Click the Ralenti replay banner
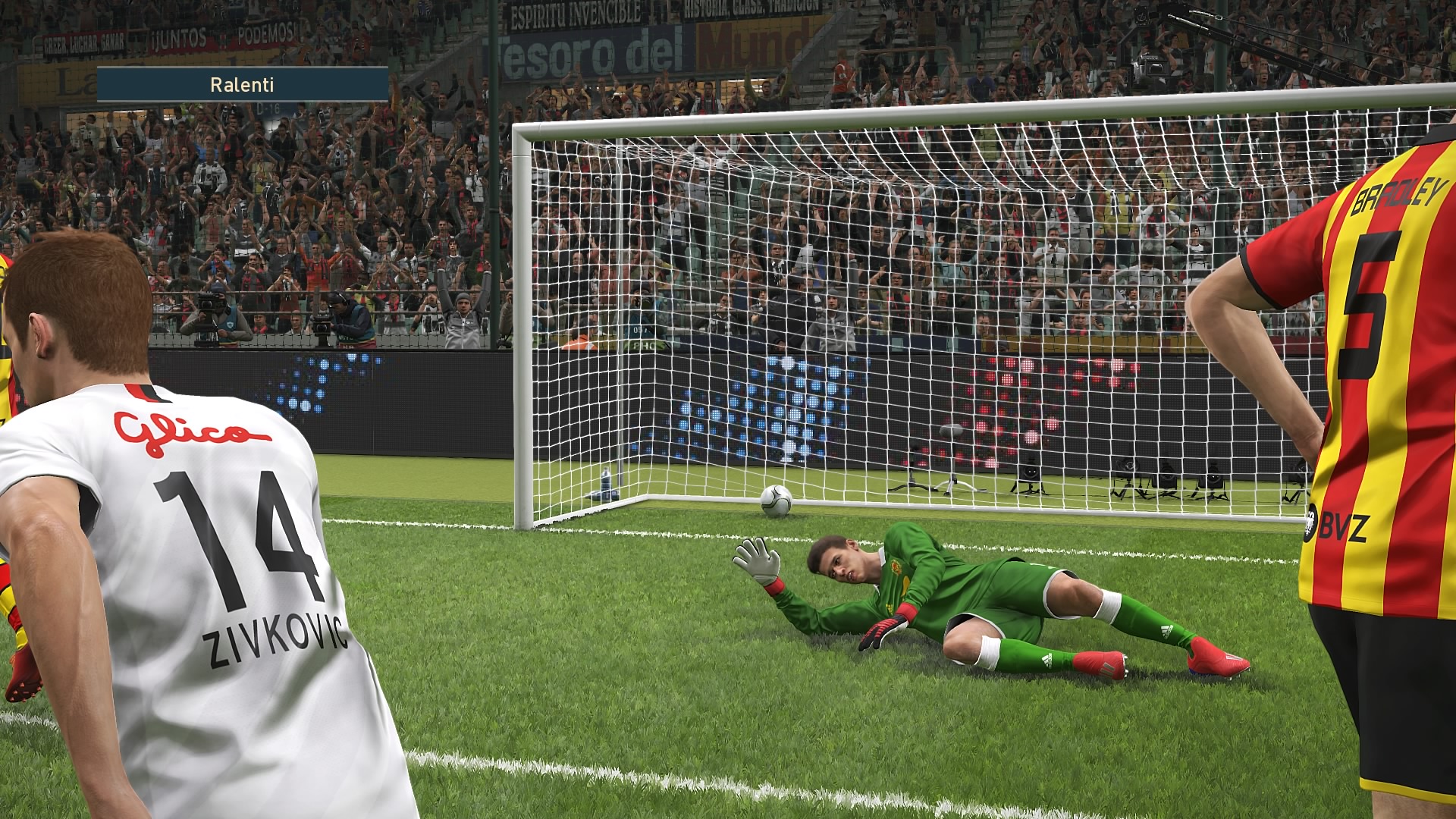Screen dimensions: 1456x819 243,84
